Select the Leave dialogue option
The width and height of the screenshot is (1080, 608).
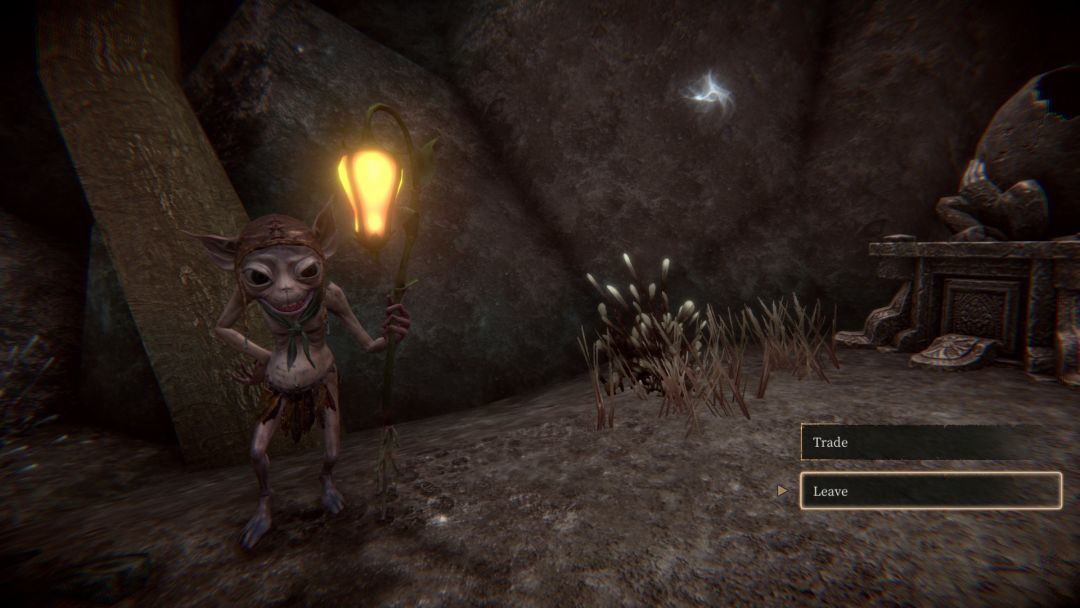click(x=929, y=491)
